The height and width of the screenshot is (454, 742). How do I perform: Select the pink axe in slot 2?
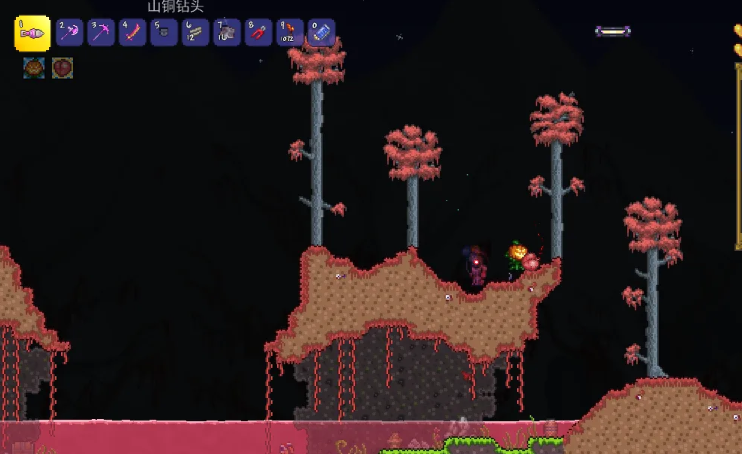pyautogui.click(x=69, y=33)
